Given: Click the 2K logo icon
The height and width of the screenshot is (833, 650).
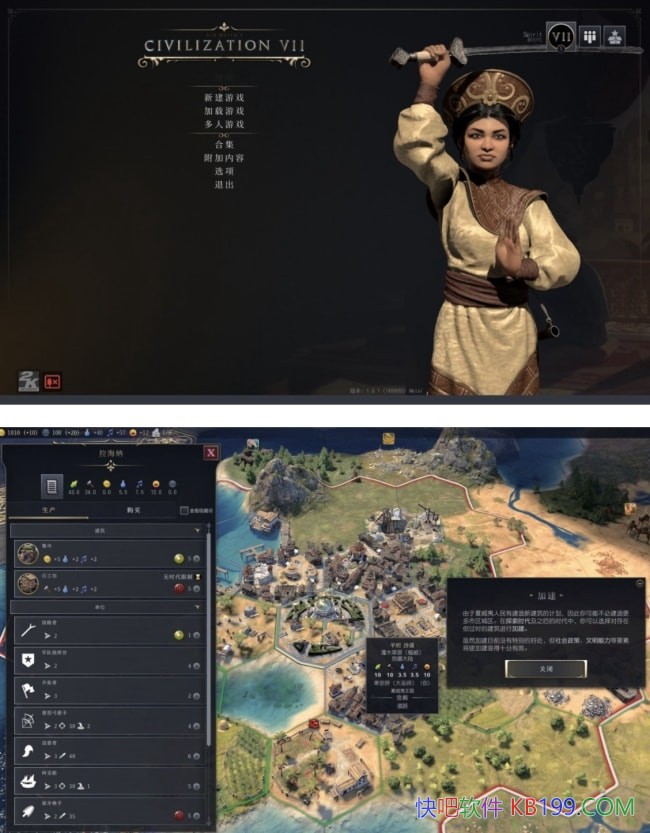Looking at the screenshot, I should pyautogui.click(x=28, y=380).
